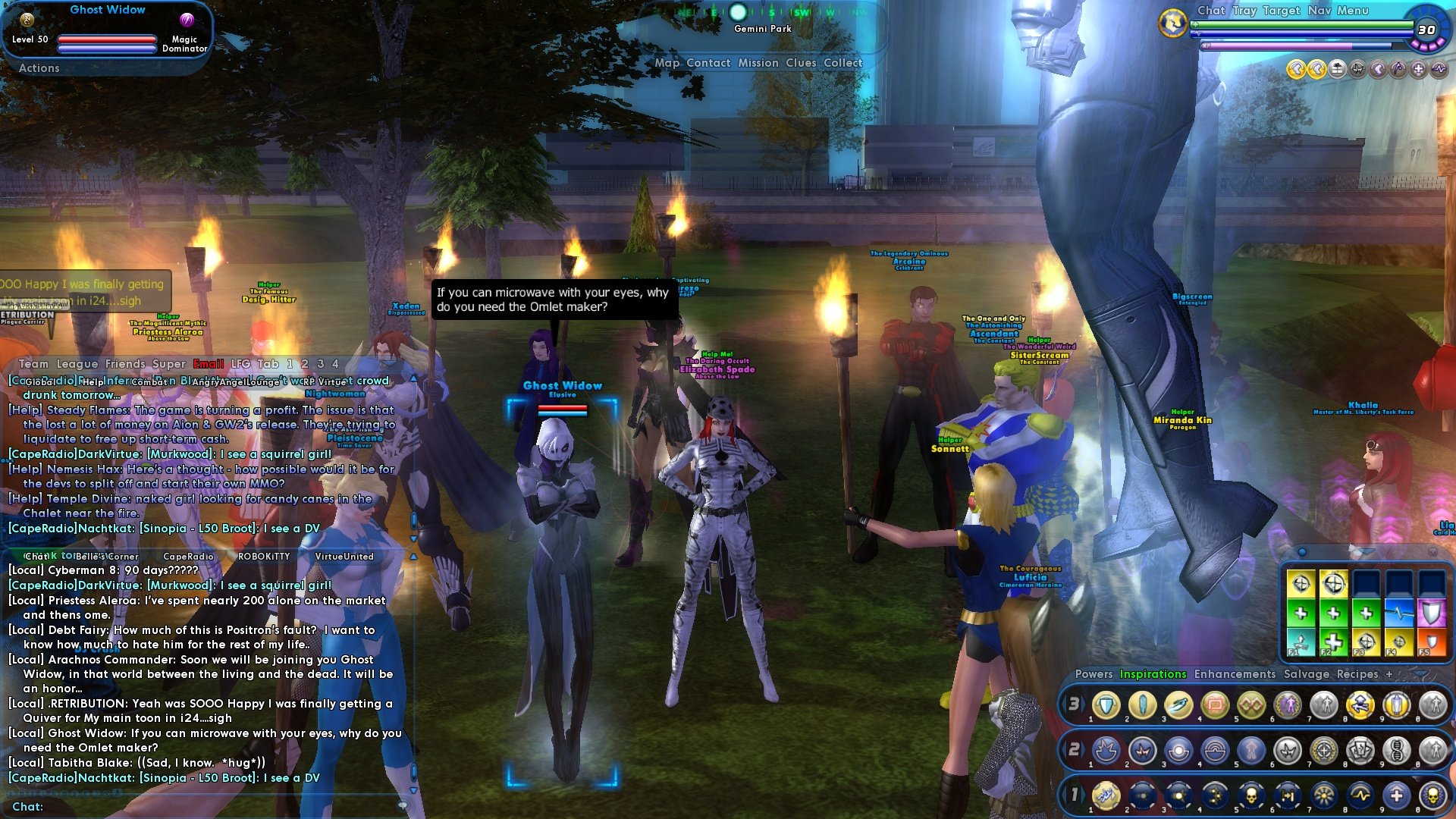Image resolution: width=1456 pixels, height=819 pixels.
Task: Click the Tray button in the top bar
Action: point(1244,11)
